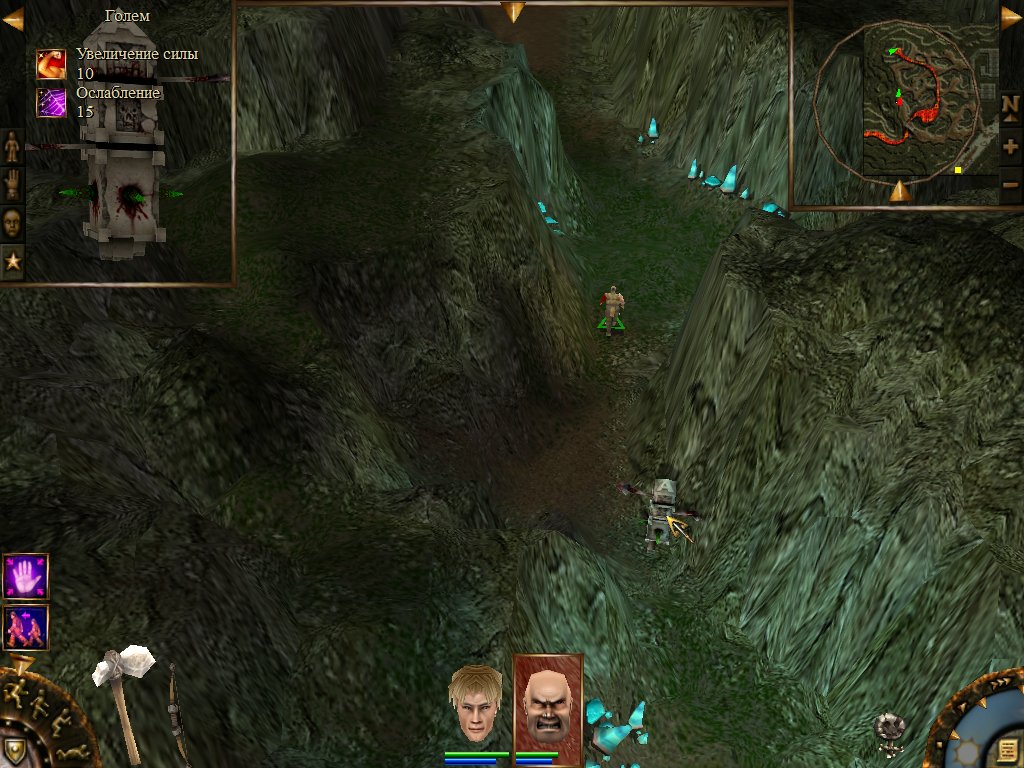This screenshot has height=768, width=1024.
Task: Open the hand icon panel tab
Action: [12, 185]
